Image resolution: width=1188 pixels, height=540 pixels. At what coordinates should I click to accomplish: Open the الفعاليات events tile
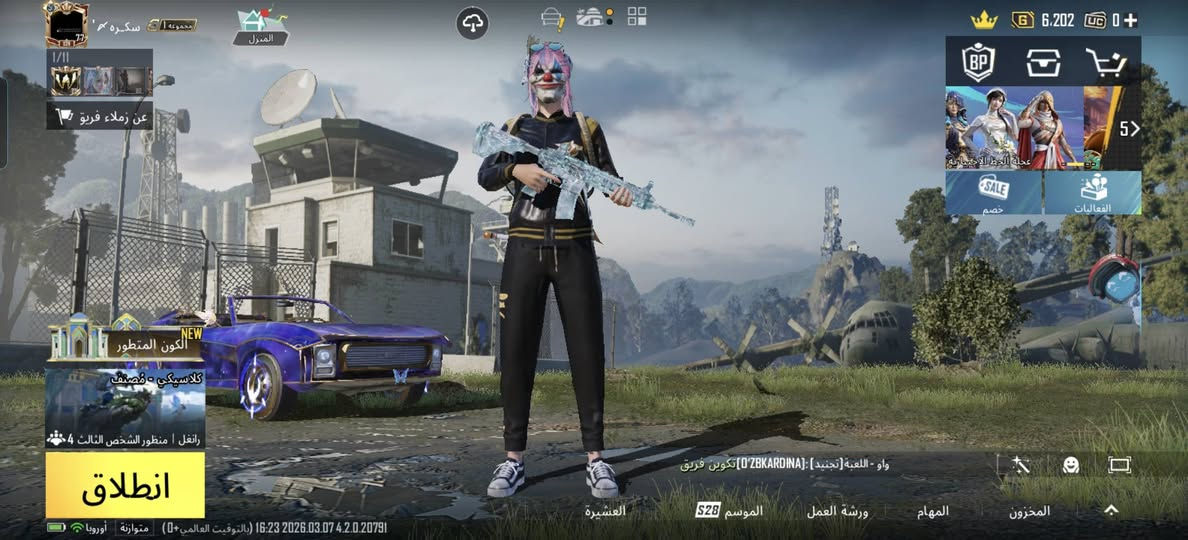tap(1093, 192)
